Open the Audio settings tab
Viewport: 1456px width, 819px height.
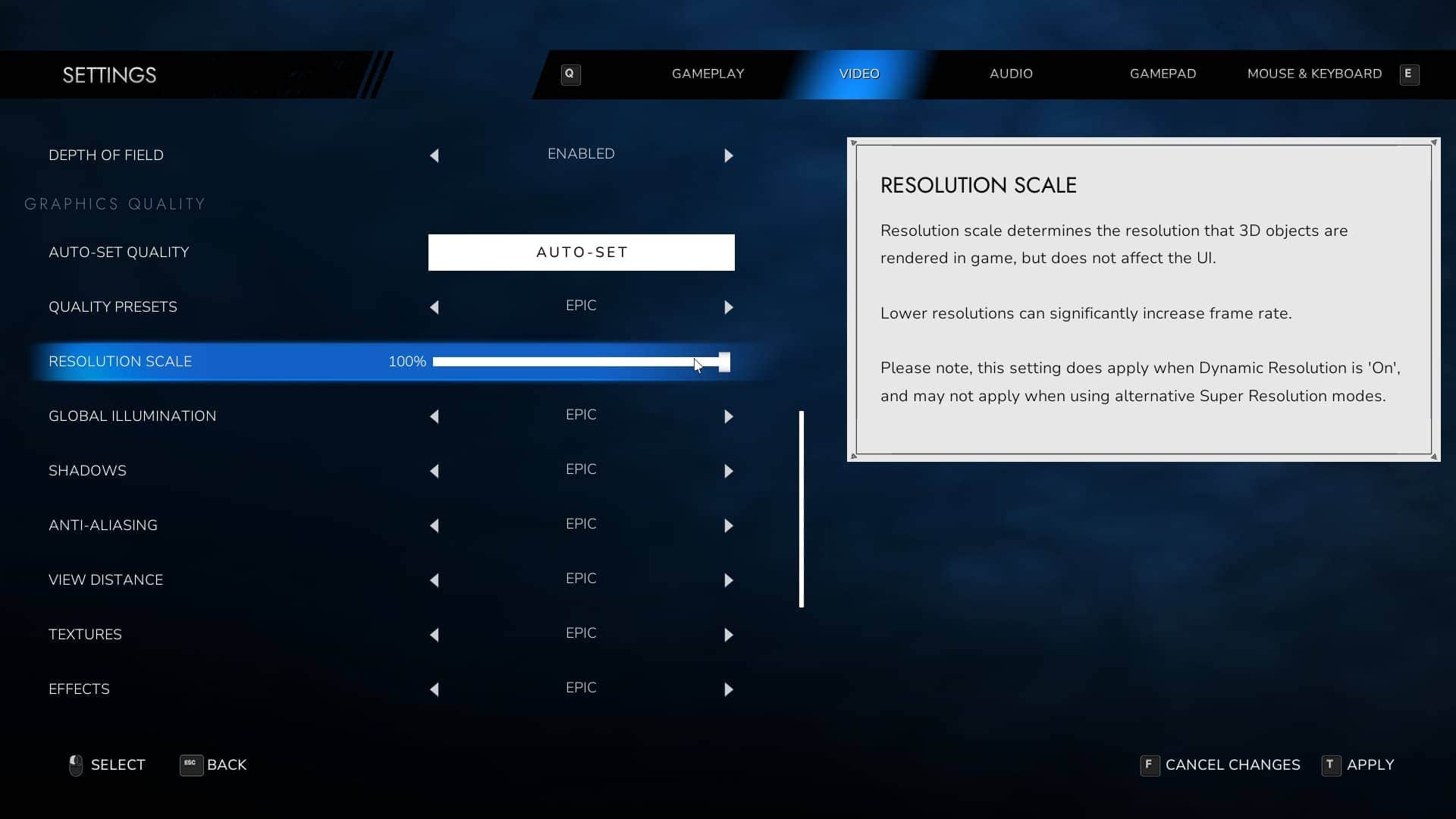(1011, 74)
